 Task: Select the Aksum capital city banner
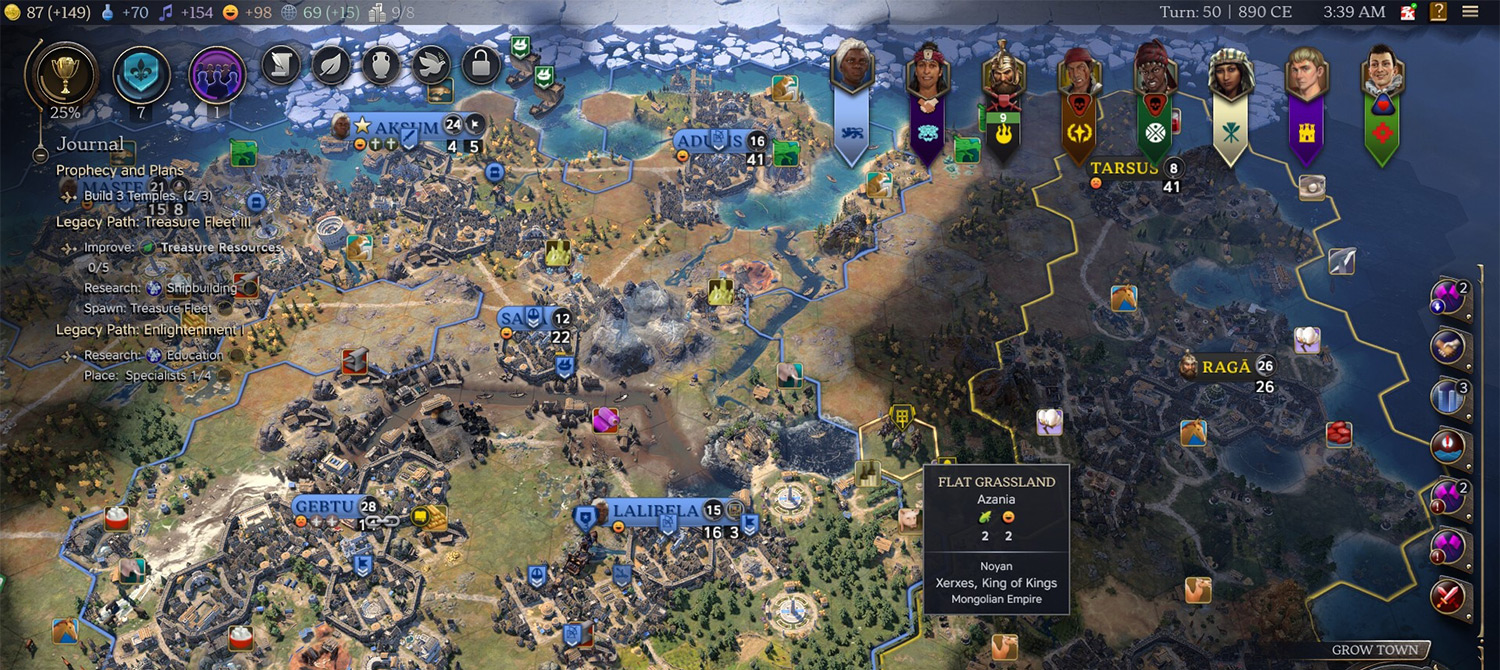(x=405, y=128)
